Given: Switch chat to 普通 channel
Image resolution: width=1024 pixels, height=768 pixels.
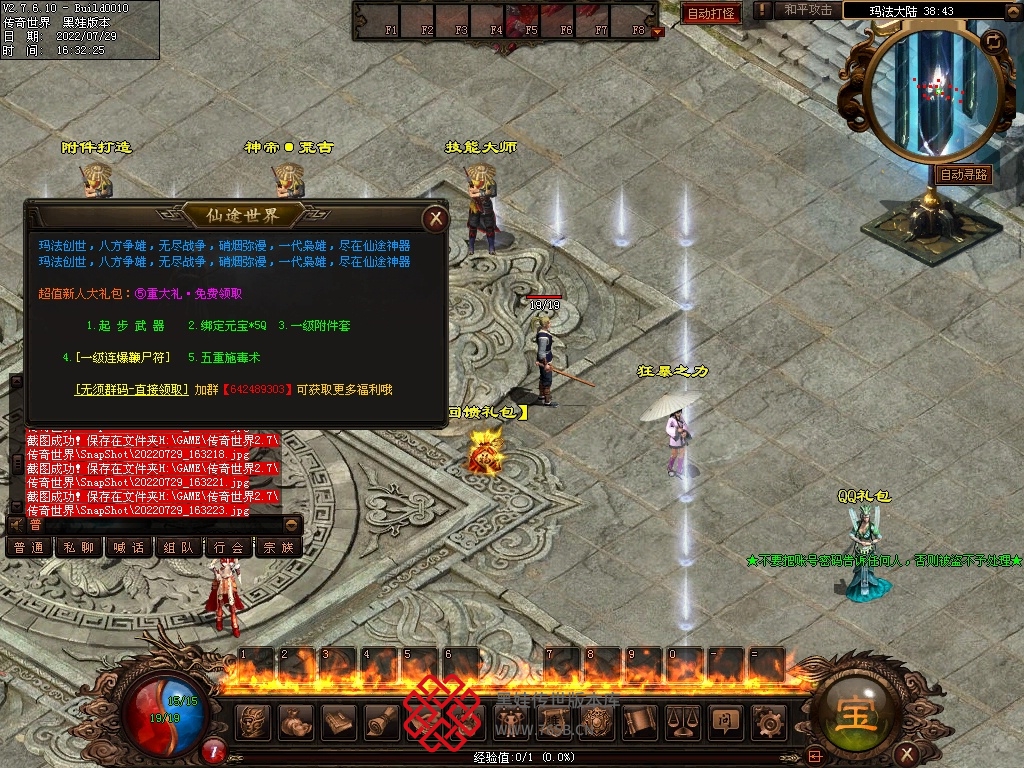Looking at the screenshot, I should point(28,548).
